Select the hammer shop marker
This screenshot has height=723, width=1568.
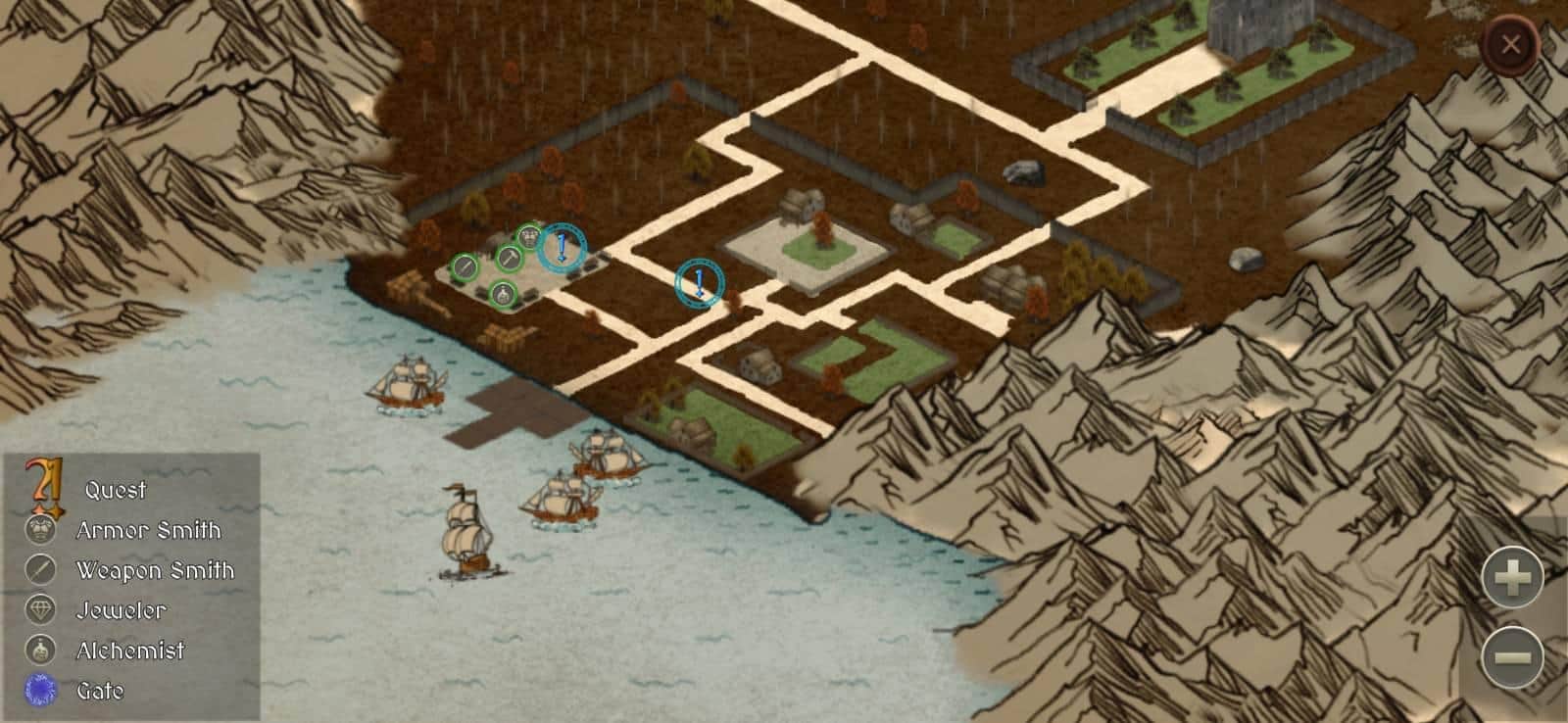(x=510, y=259)
